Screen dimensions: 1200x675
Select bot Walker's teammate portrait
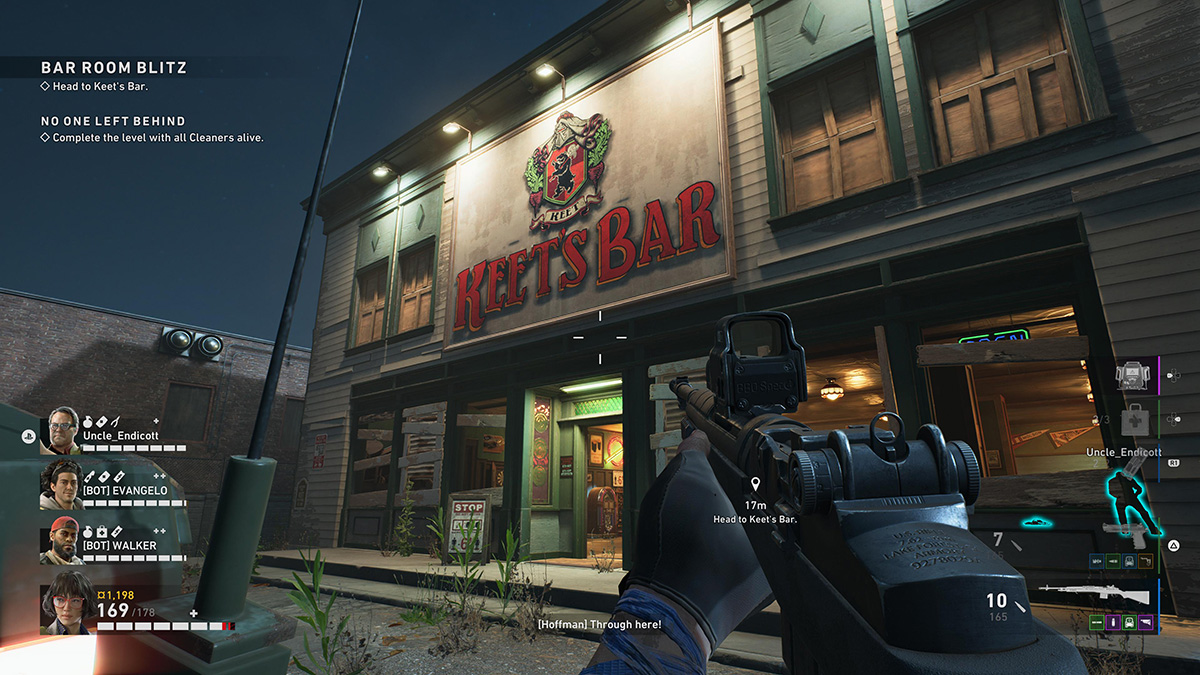click(x=62, y=540)
